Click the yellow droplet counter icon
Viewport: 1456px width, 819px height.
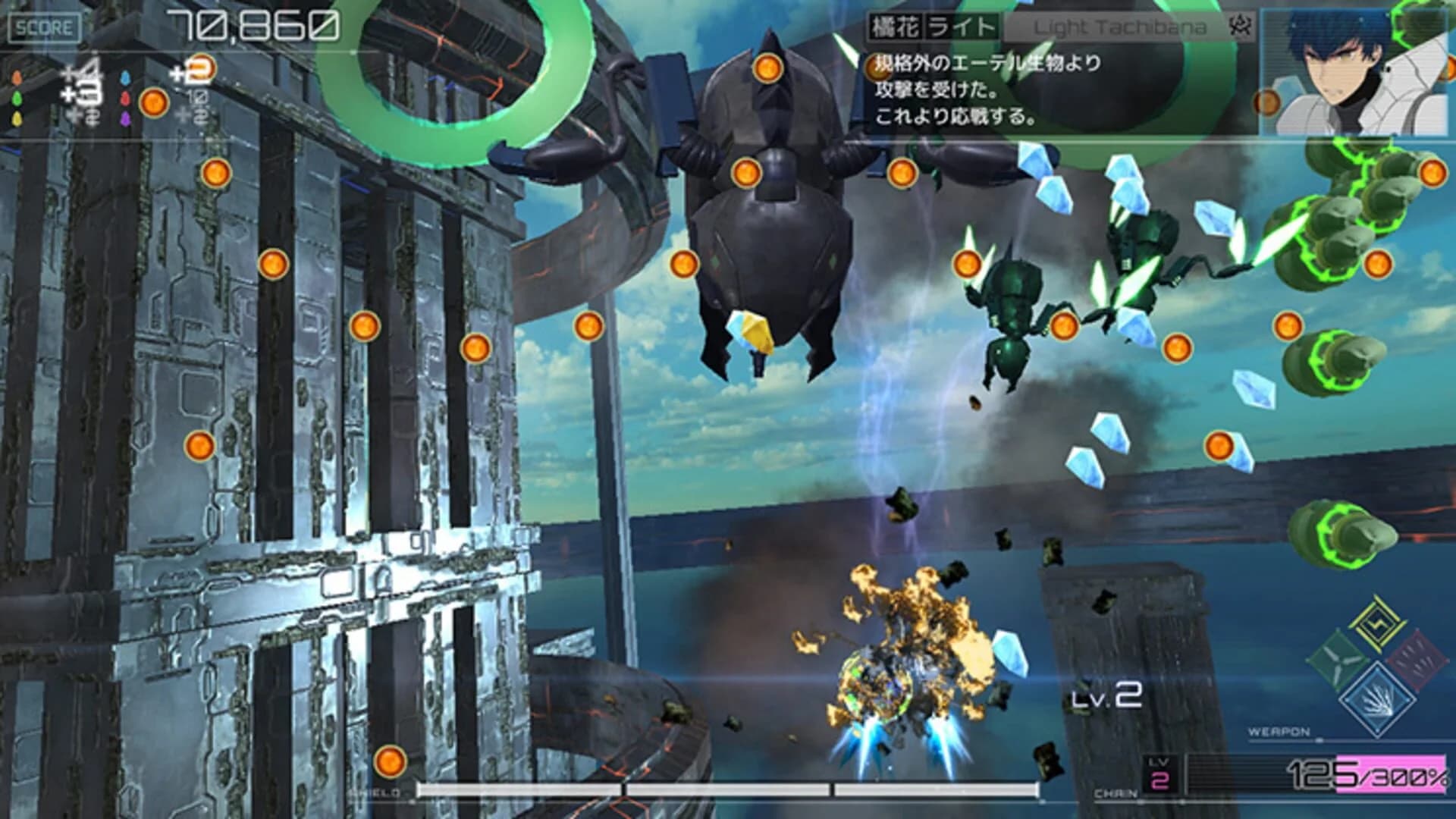click(17, 118)
